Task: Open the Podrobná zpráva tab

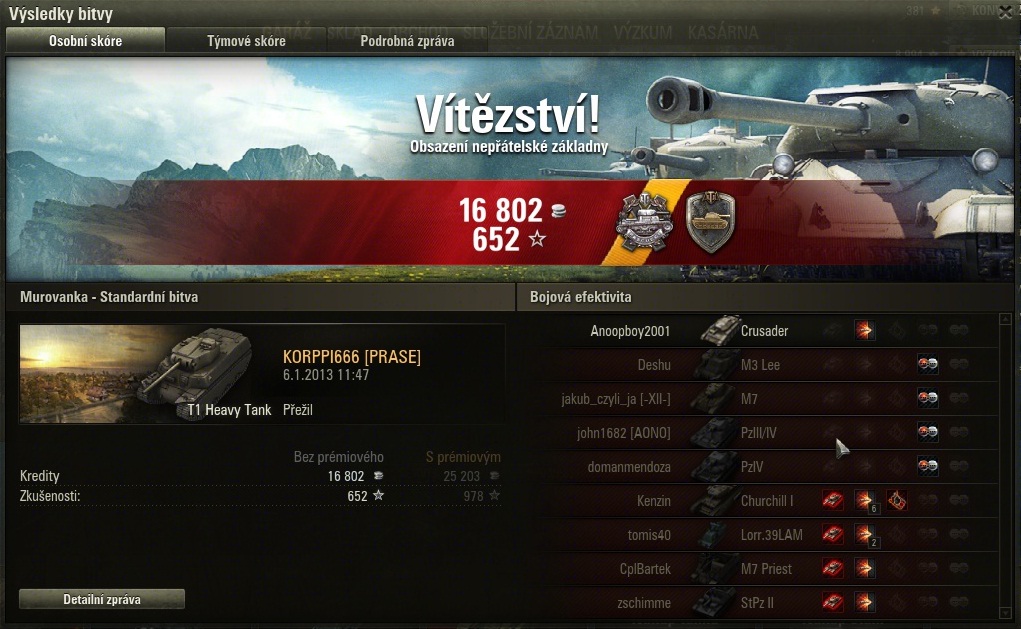Action: click(407, 41)
